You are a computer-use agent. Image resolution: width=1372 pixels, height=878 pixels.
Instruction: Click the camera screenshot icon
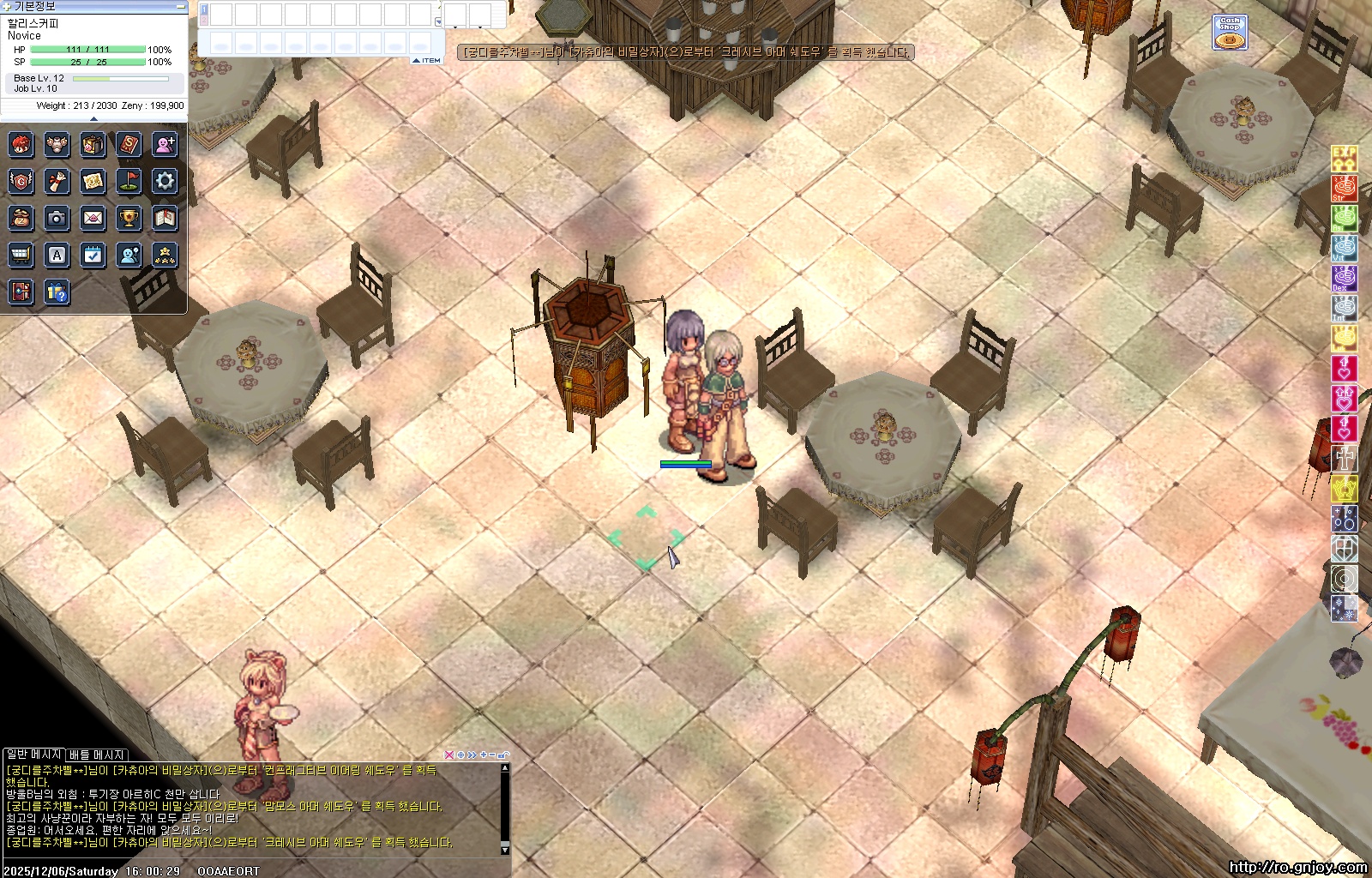coord(57,219)
